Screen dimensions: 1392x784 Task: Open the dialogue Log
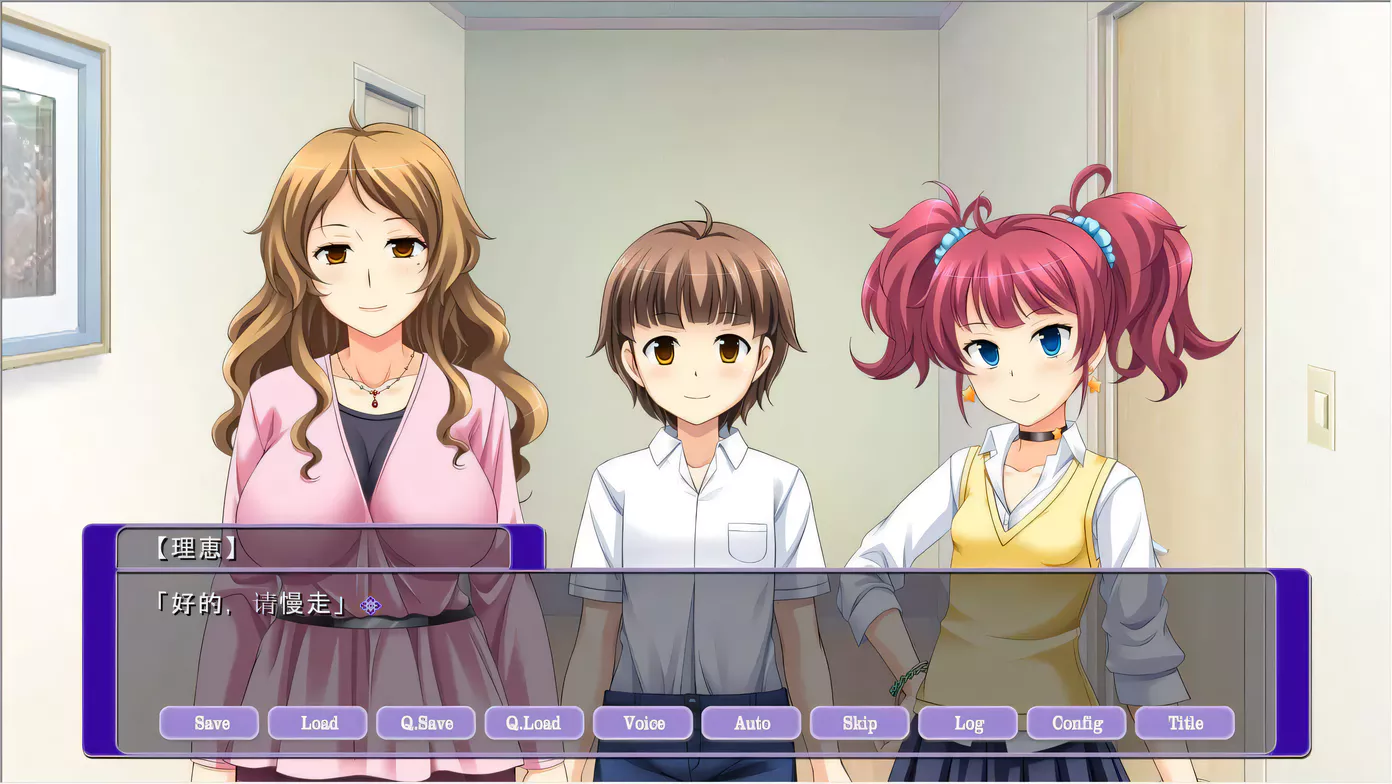[x=968, y=723]
